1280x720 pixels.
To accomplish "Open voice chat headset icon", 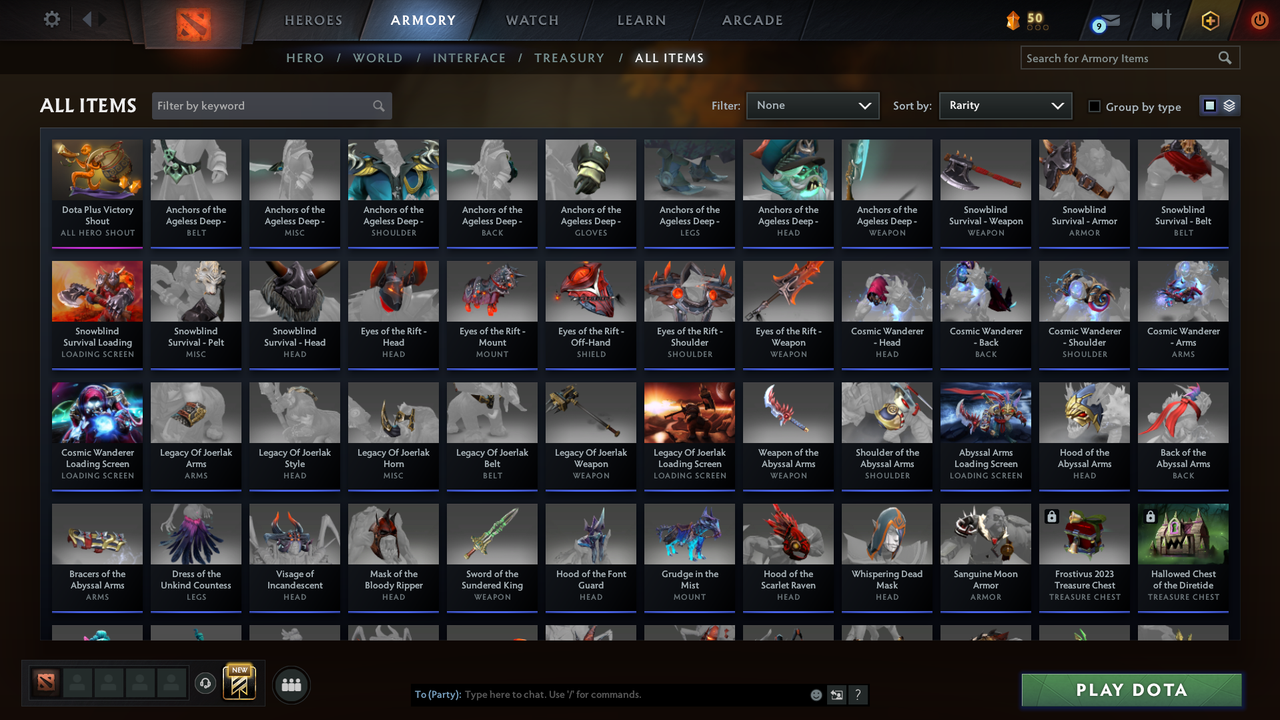I will point(205,683).
